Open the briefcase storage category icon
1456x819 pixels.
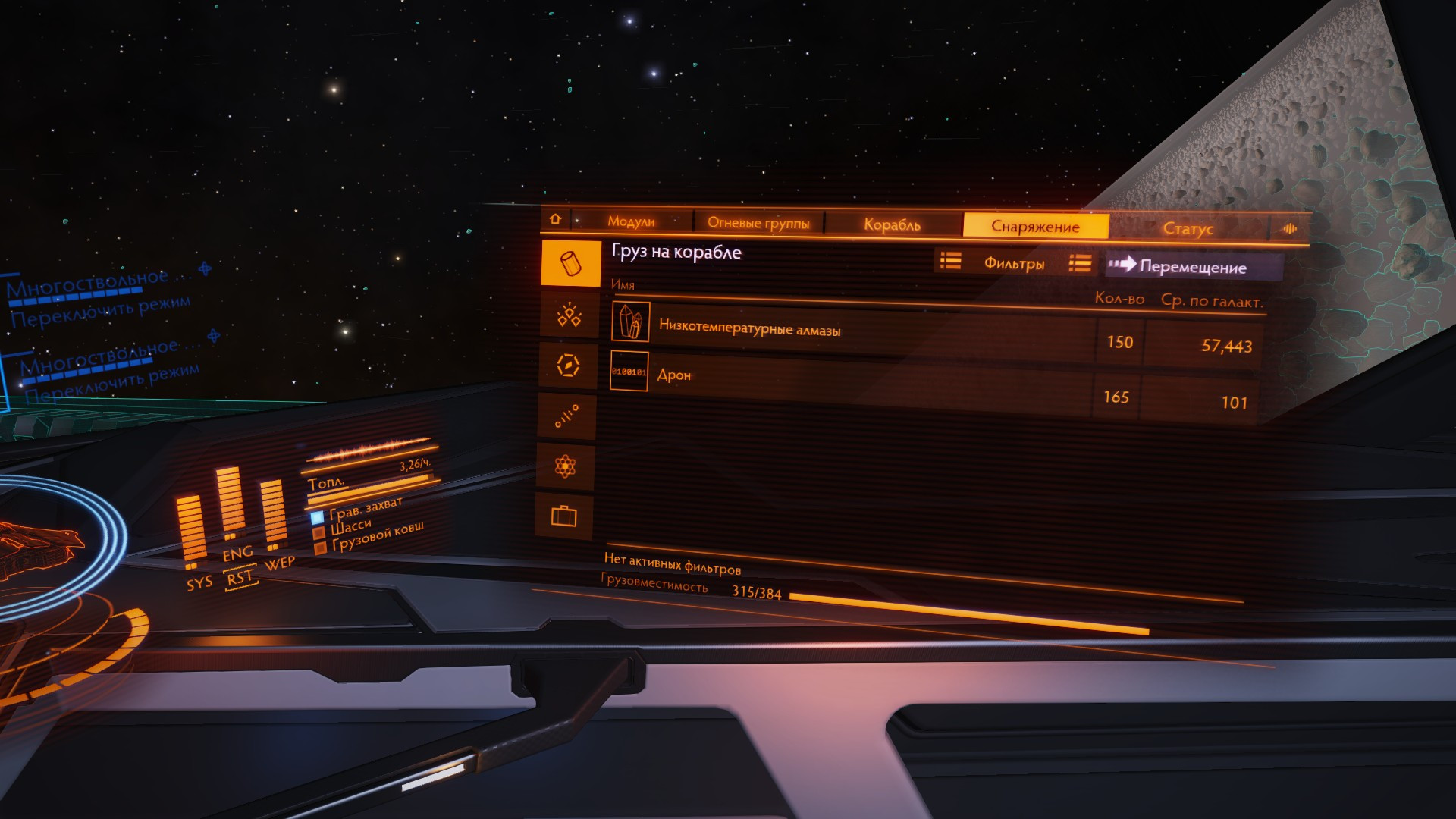563,516
